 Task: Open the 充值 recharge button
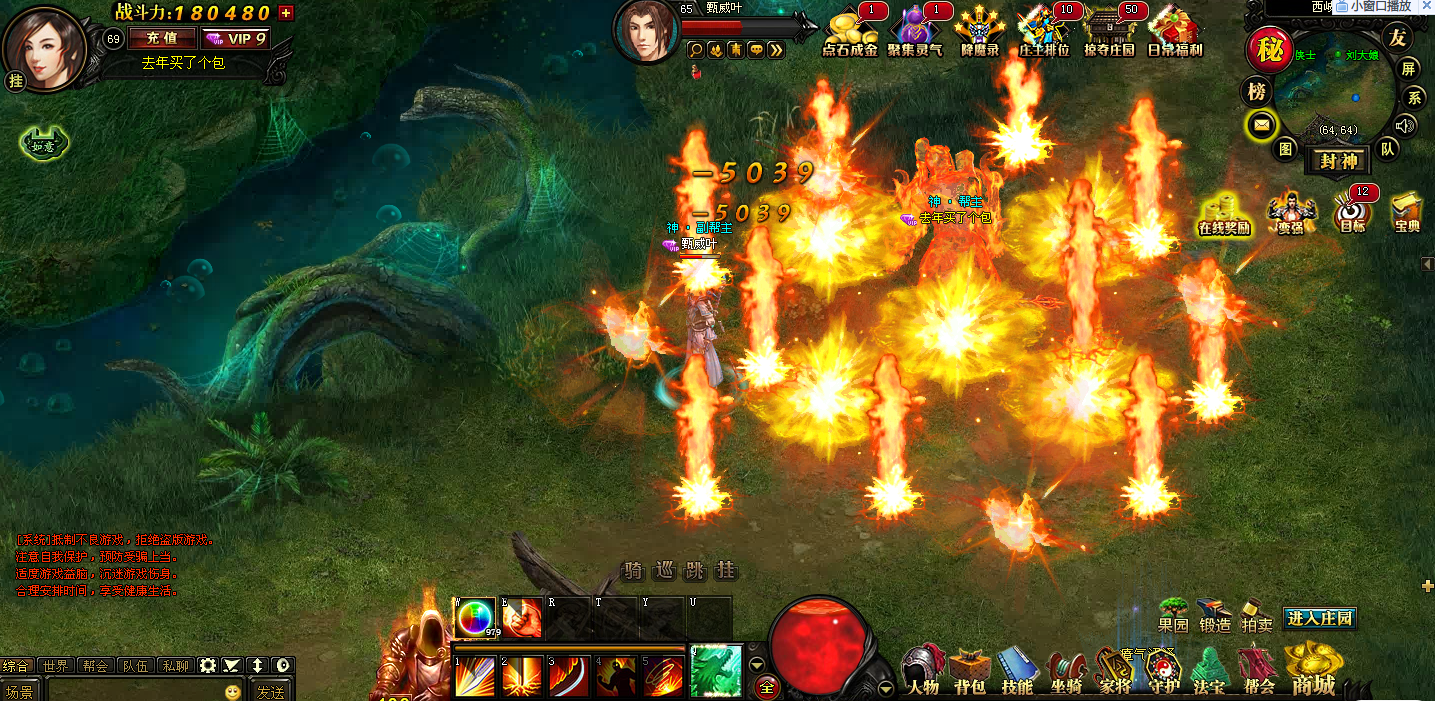pyautogui.click(x=162, y=39)
